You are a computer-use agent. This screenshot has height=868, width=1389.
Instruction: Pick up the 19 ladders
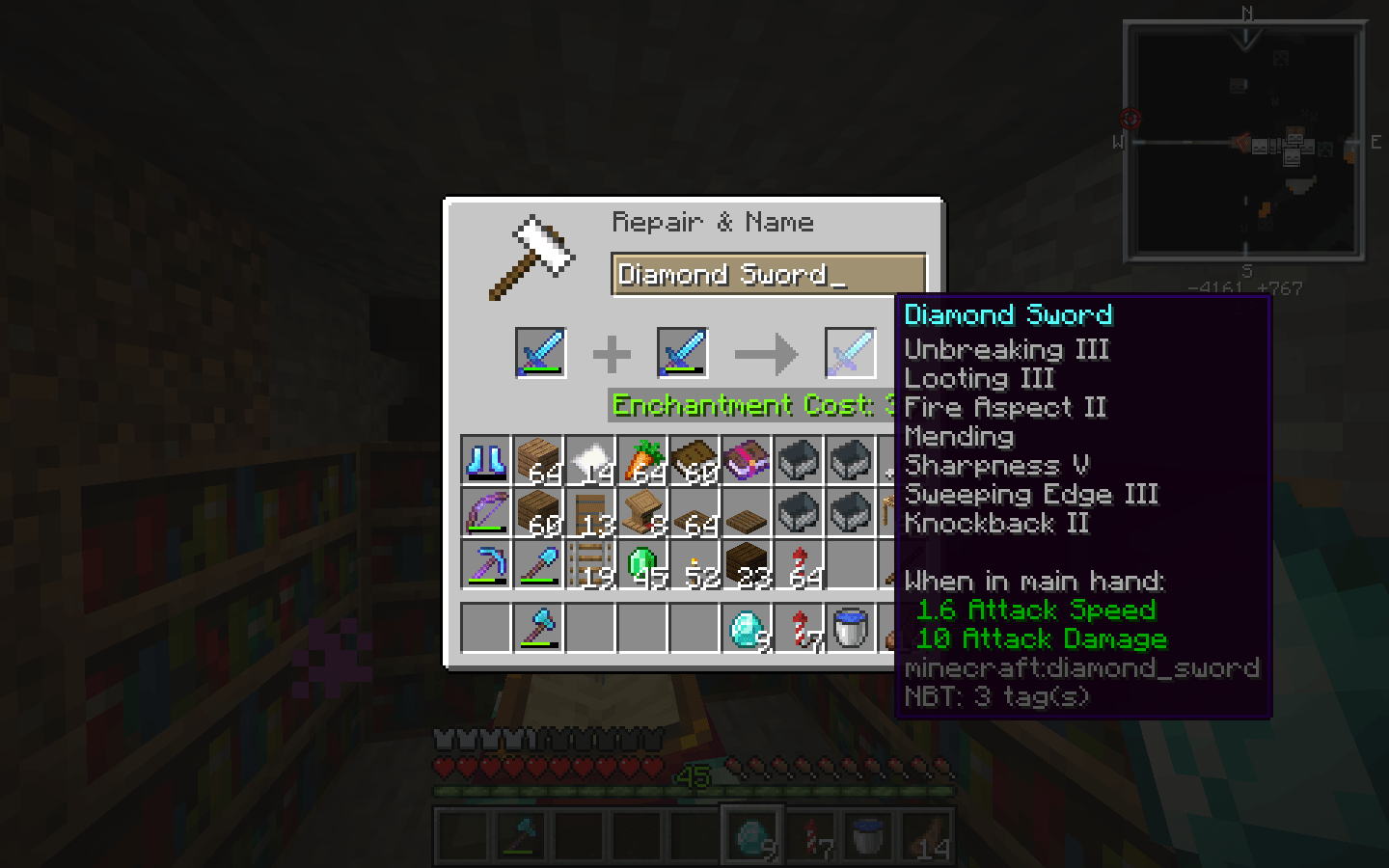tap(589, 565)
